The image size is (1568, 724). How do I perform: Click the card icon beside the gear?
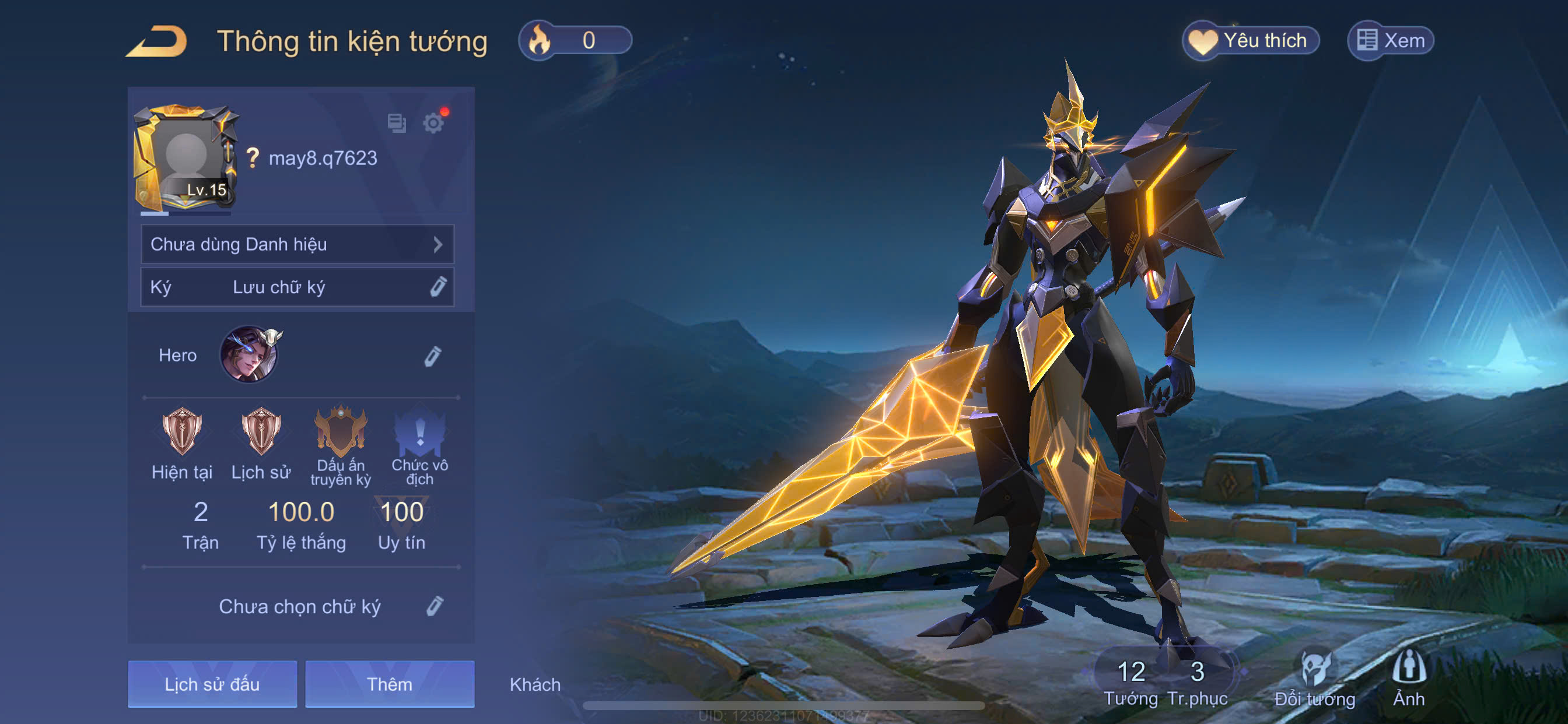[x=397, y=124]
